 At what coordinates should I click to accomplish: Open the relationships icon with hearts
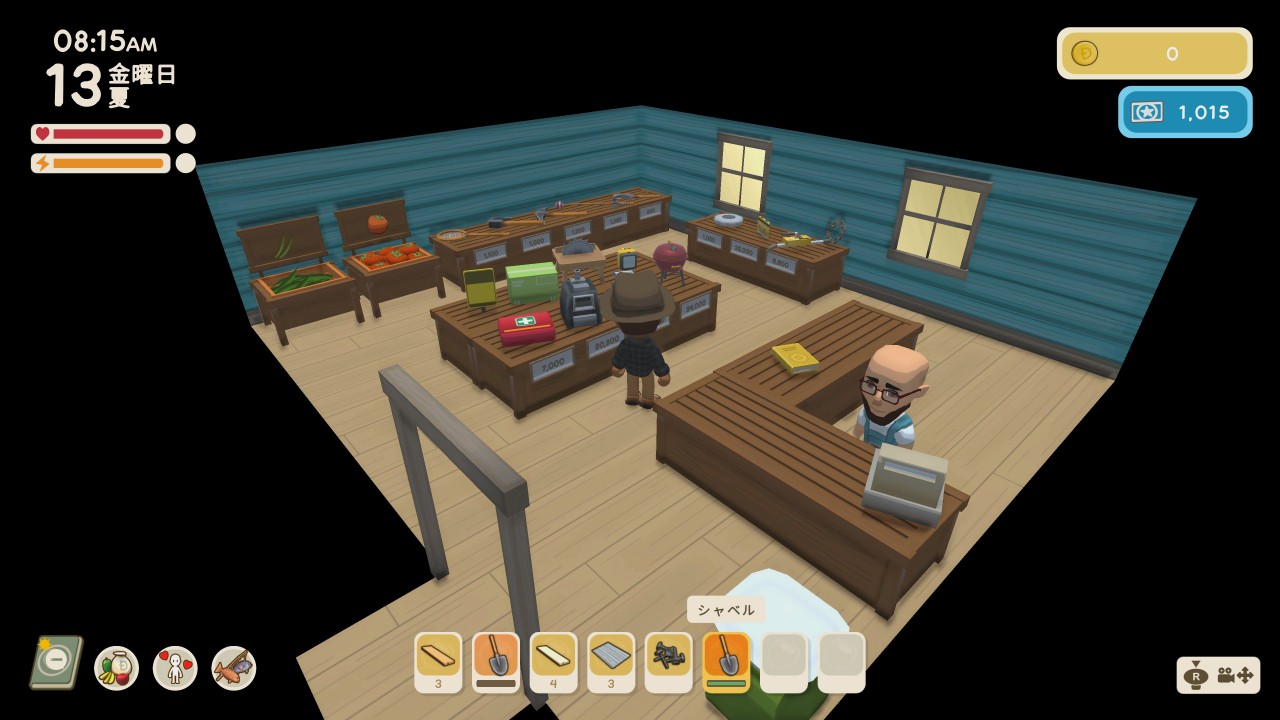tap(175, 668)
